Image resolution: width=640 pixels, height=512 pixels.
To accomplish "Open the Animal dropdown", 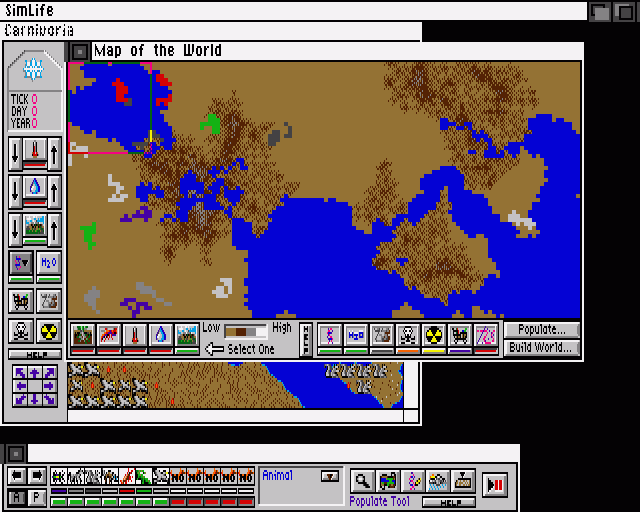I will 329,477.
